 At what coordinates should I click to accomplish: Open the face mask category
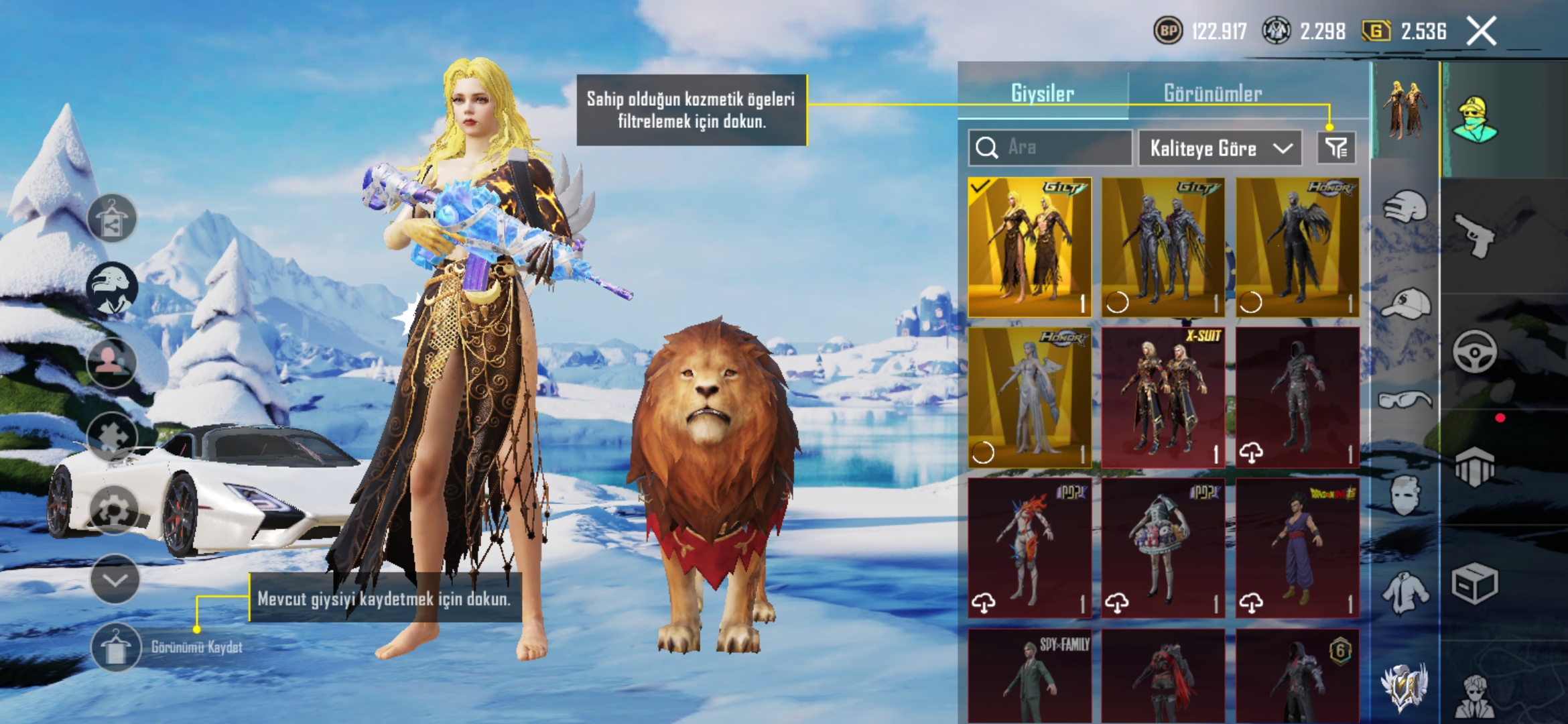pyautogui.click(x=1405, y=496)
